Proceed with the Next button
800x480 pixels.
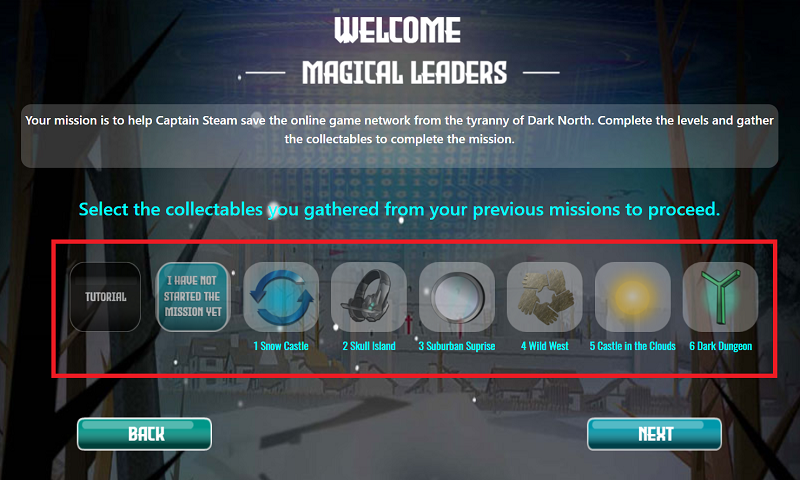(655, 434)
